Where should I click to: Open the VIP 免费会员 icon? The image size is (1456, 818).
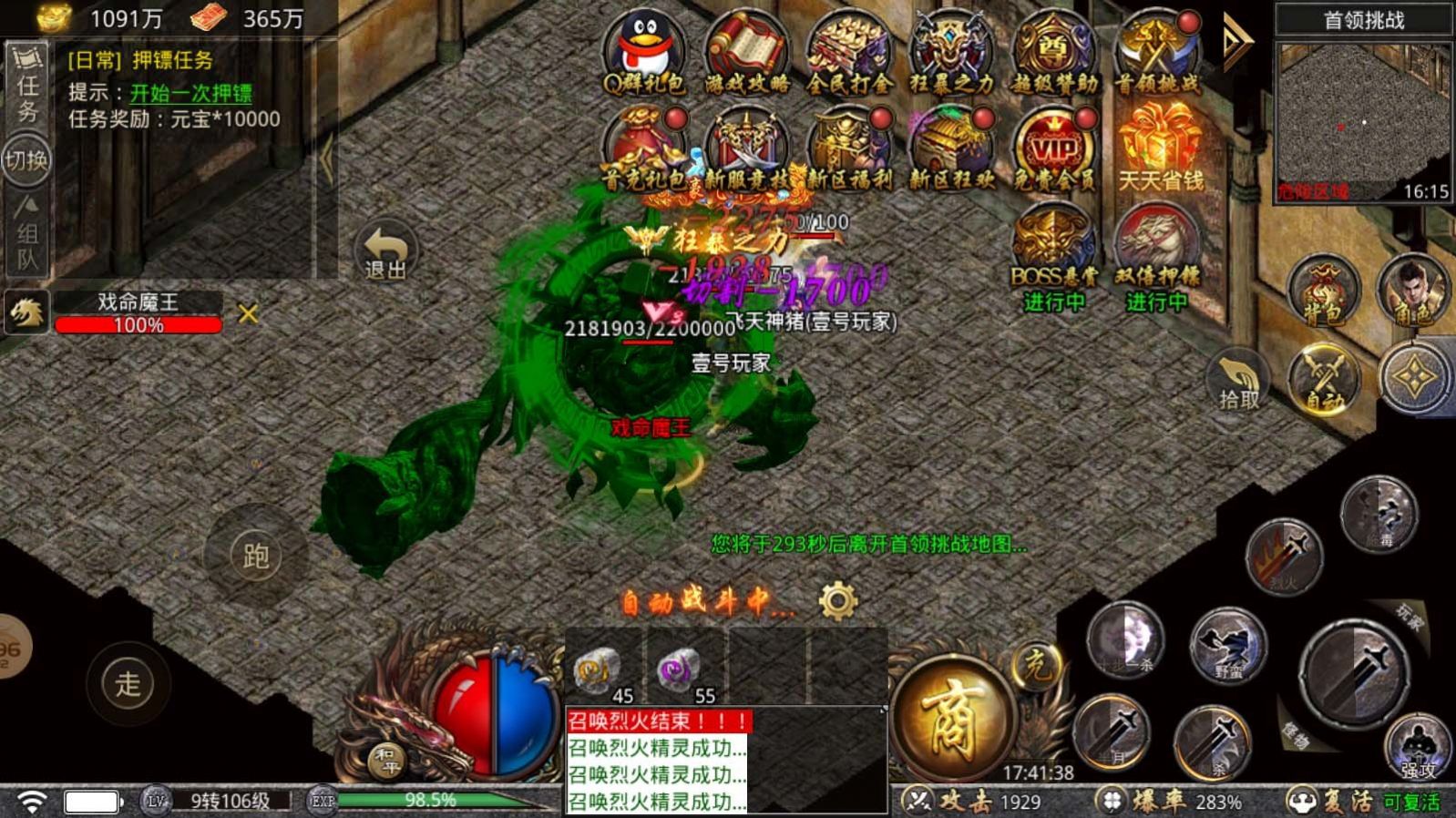(x=1054, y=148)
